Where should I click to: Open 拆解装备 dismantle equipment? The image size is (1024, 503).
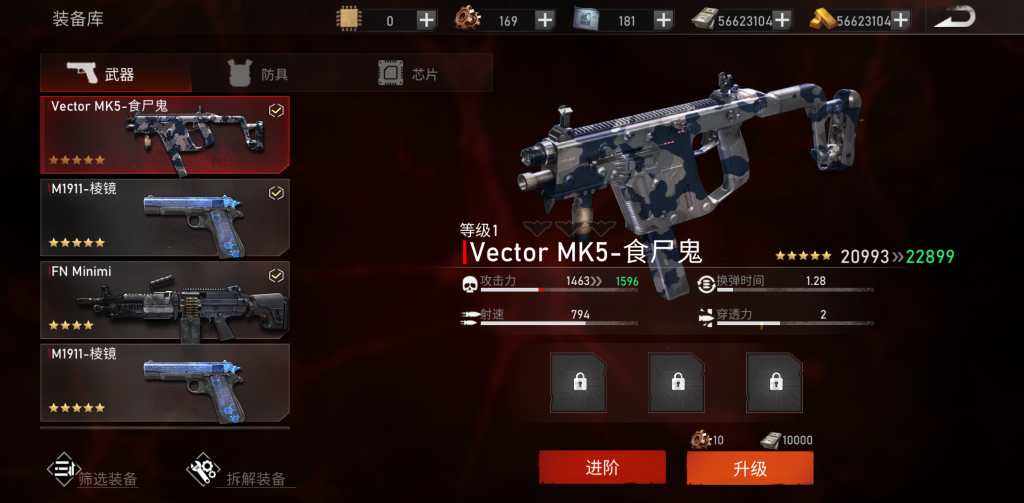click(240, 473)
